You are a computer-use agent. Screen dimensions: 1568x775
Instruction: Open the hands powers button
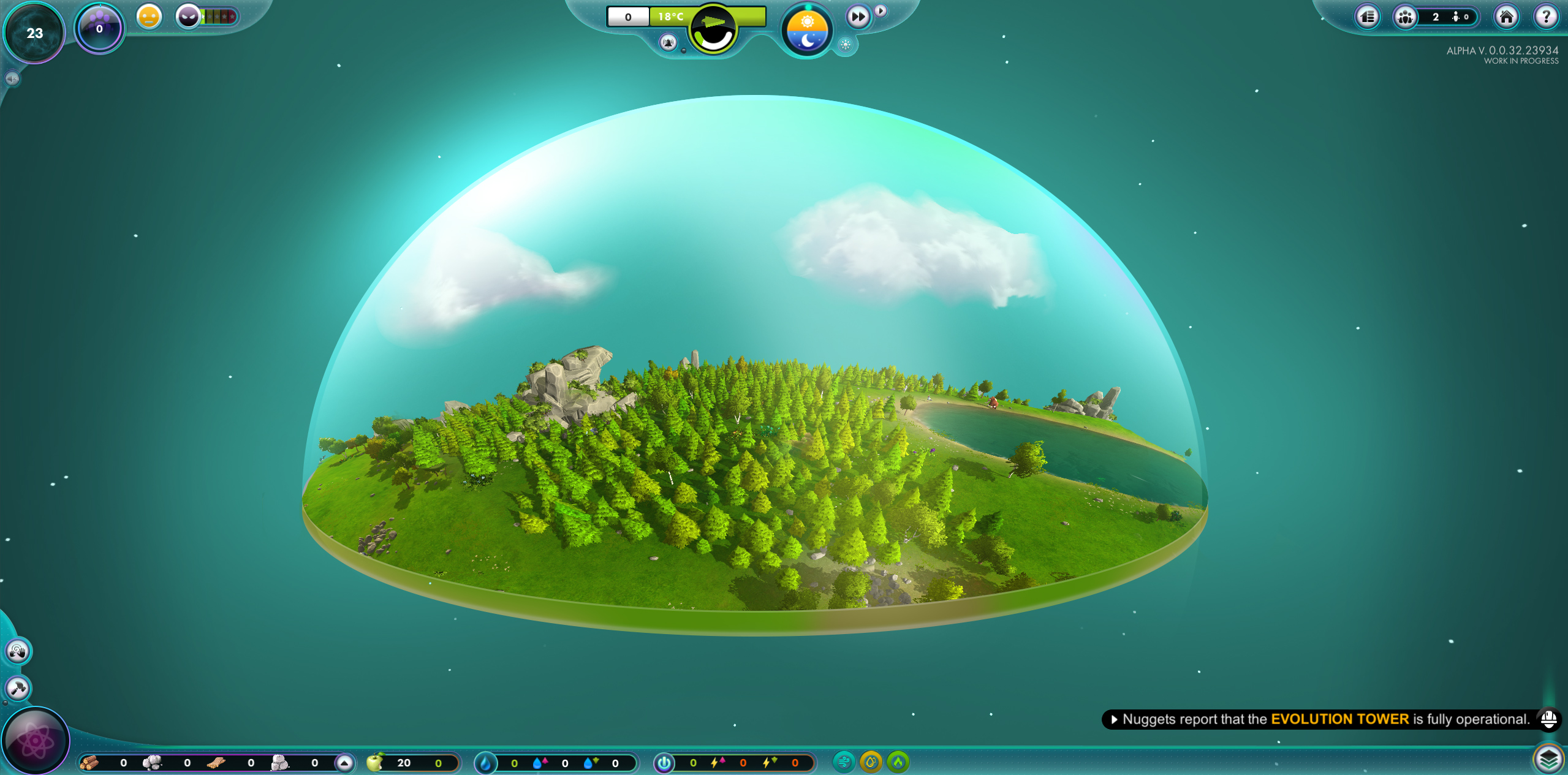pos(17,651)
